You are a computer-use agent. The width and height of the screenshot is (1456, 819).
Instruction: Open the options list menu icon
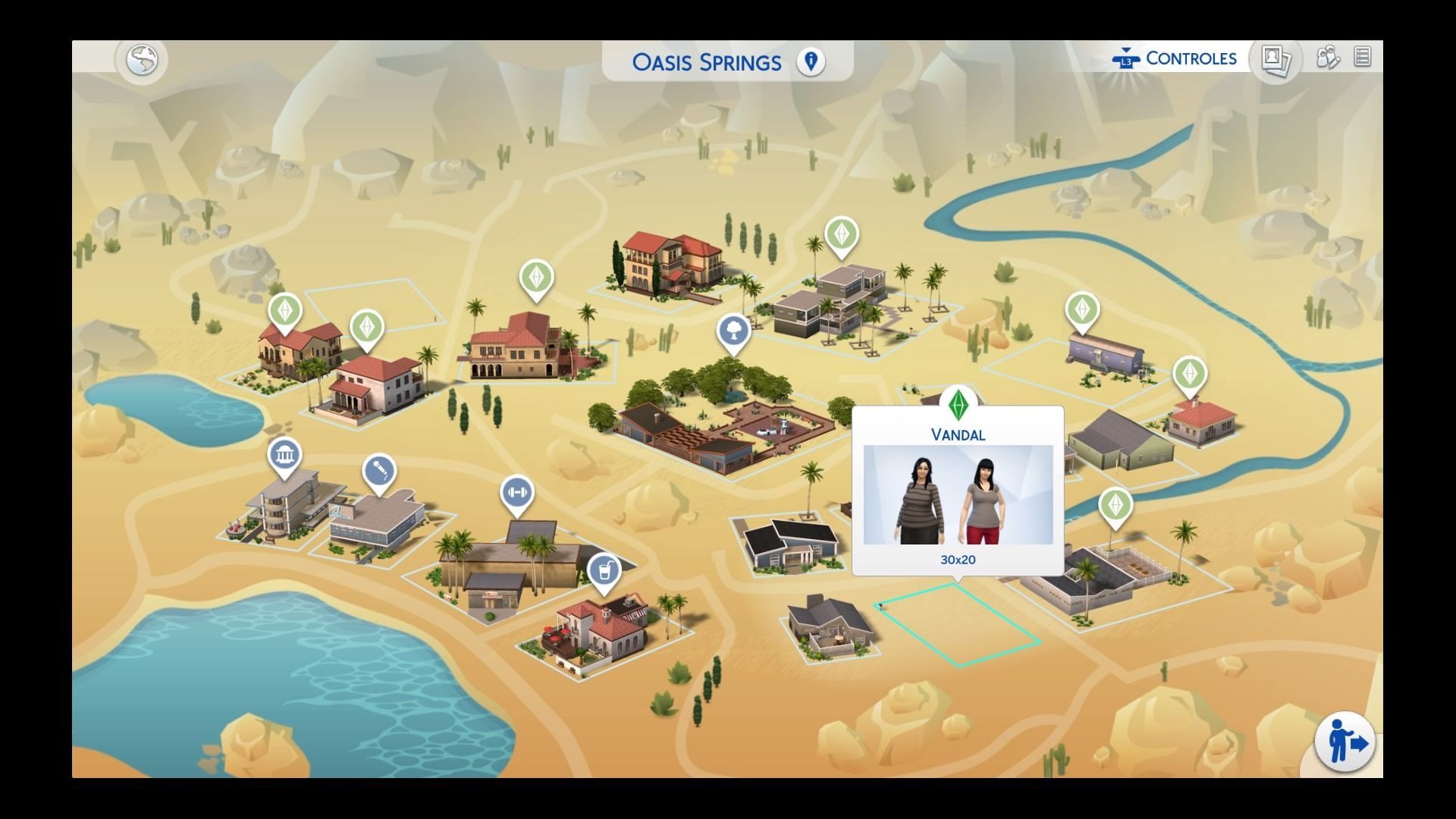coord(1362,58)
